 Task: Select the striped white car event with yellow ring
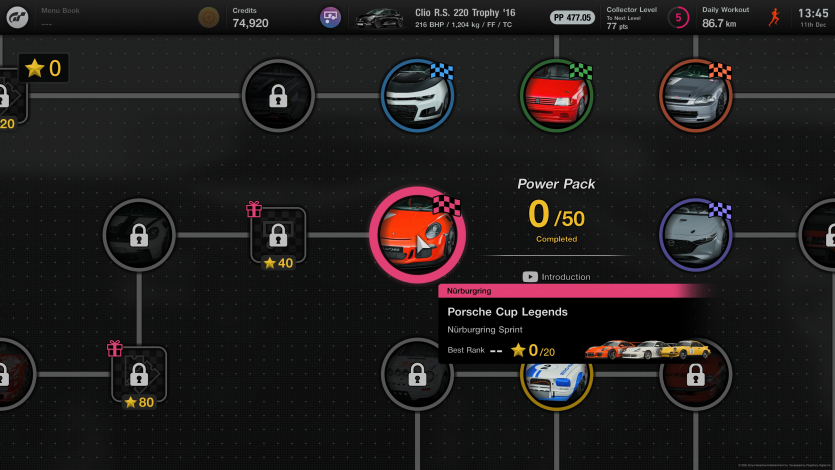coord(554,378)
